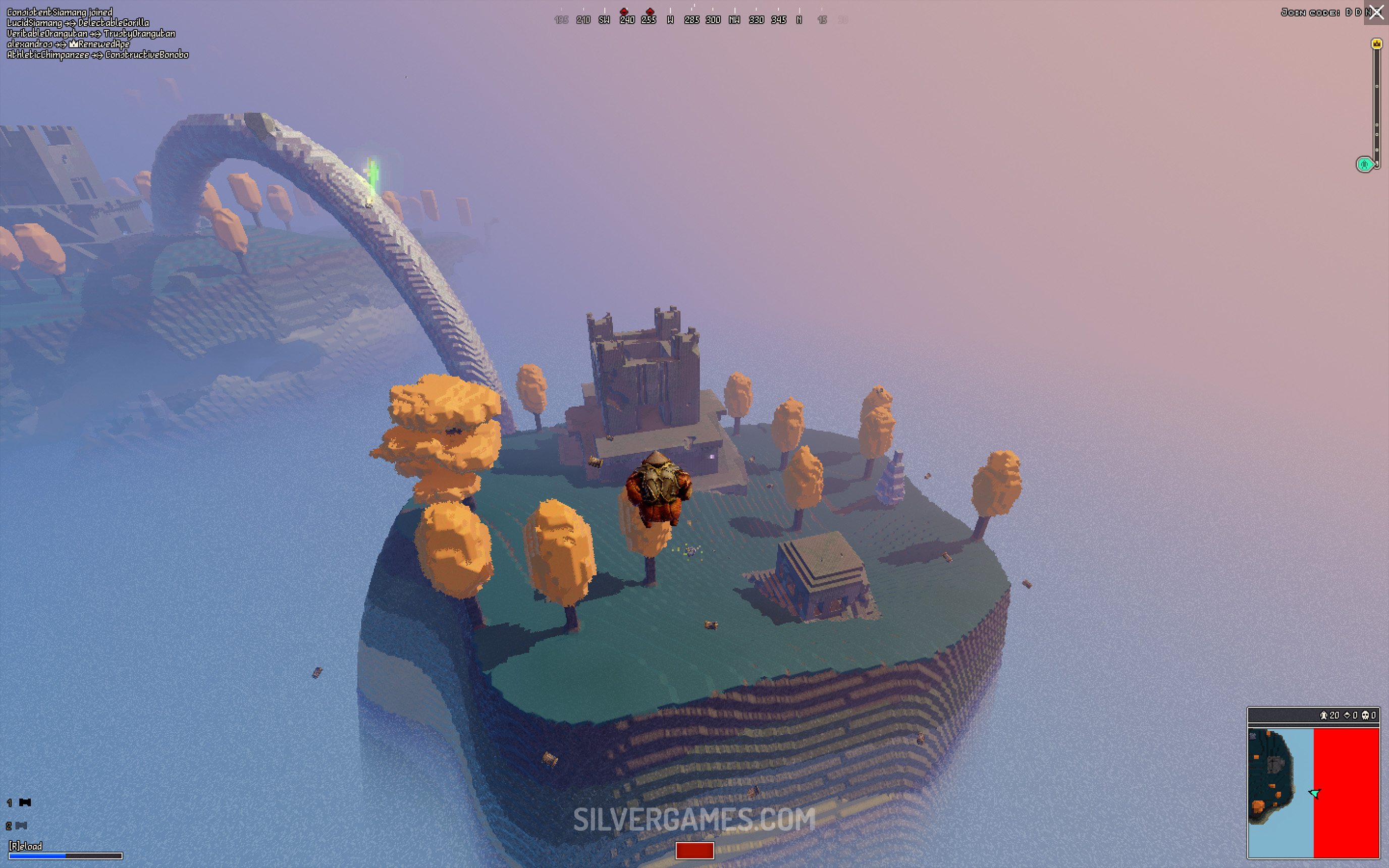This screenshot has height=868, width=1389.
Task: Click the gold crown altitude marker
Action: click(x=1376, y=43)
